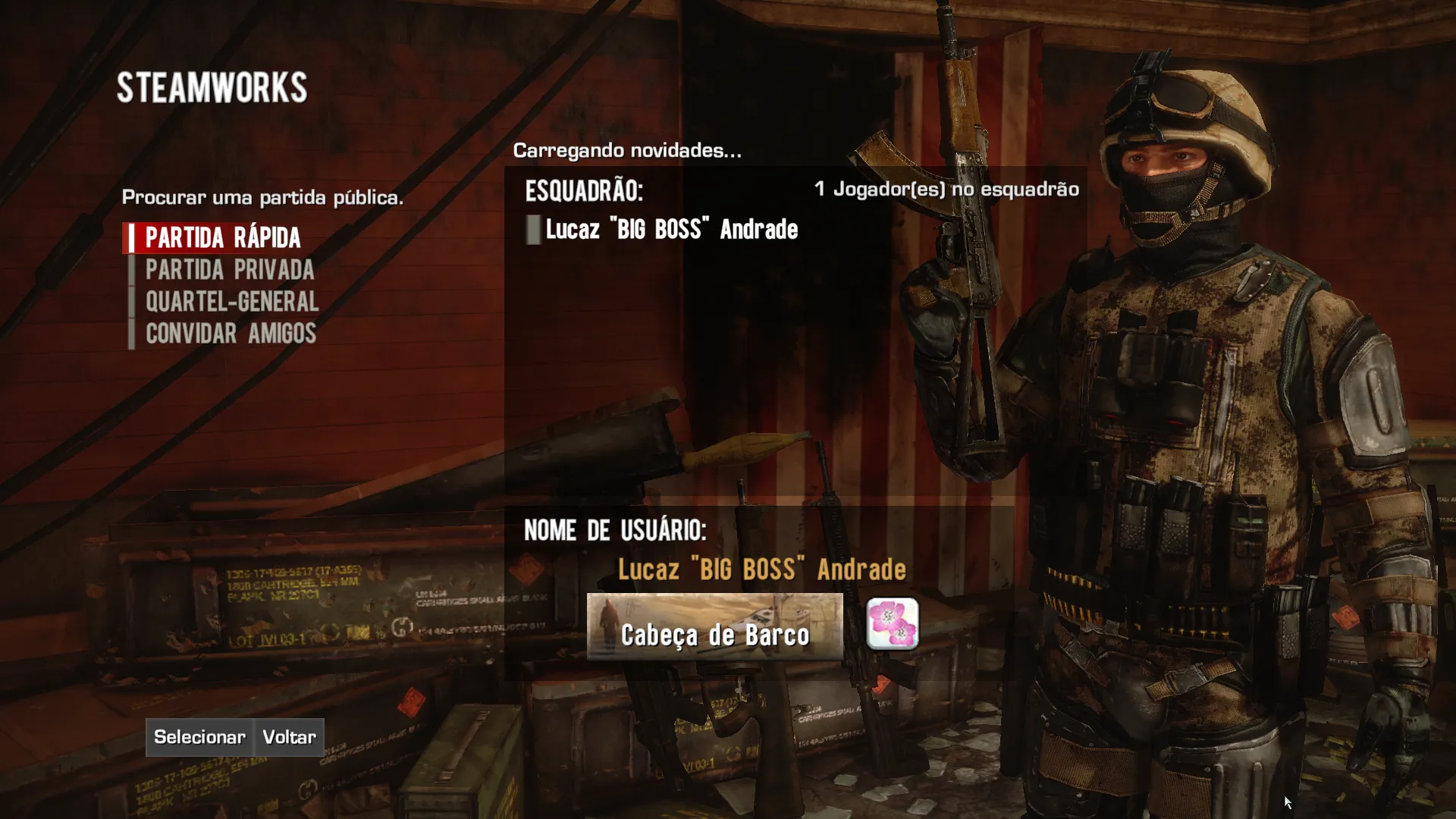The image size is (1456, 819).
Task: Open the Cabeça de Barco title banner
Action: coord(714,627)
